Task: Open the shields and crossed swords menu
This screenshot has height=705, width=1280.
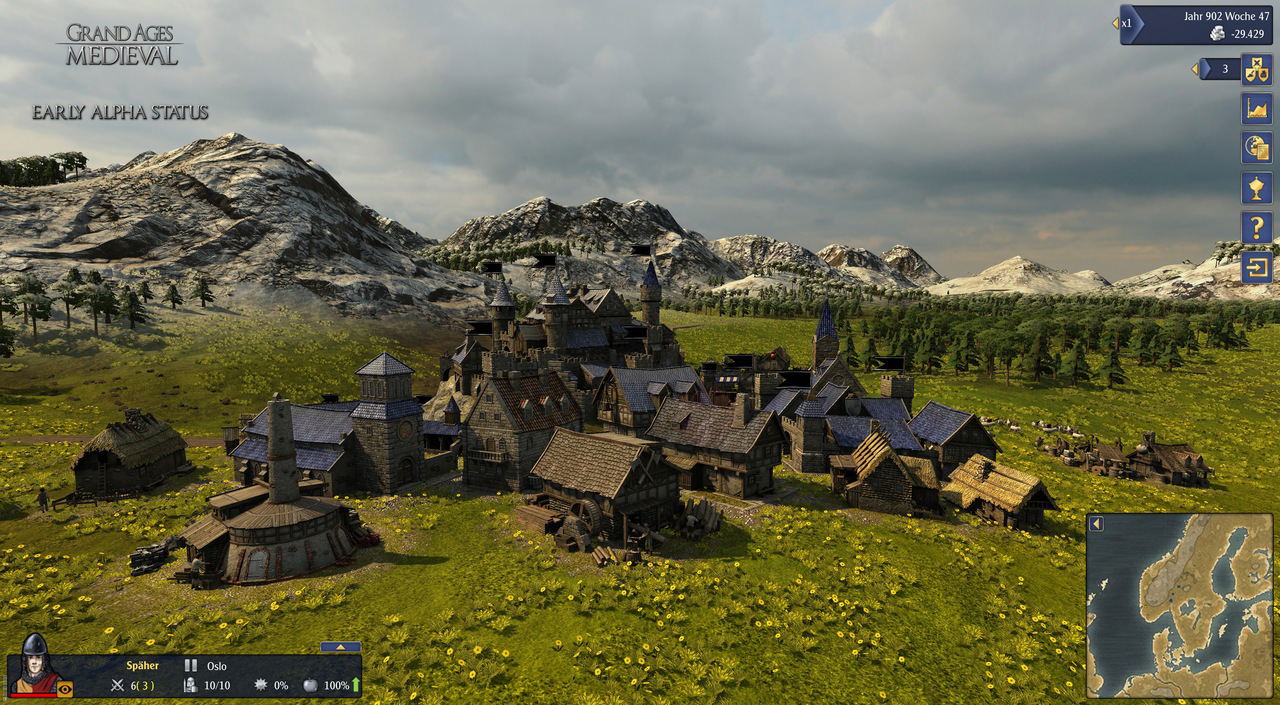Action: tap(1256, 69)
